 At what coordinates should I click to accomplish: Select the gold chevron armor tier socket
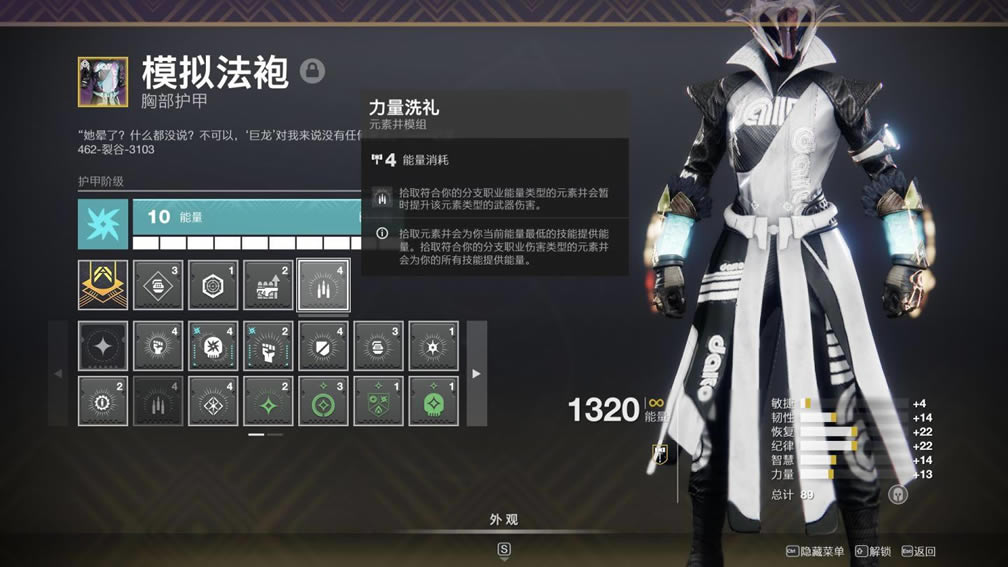103,285
